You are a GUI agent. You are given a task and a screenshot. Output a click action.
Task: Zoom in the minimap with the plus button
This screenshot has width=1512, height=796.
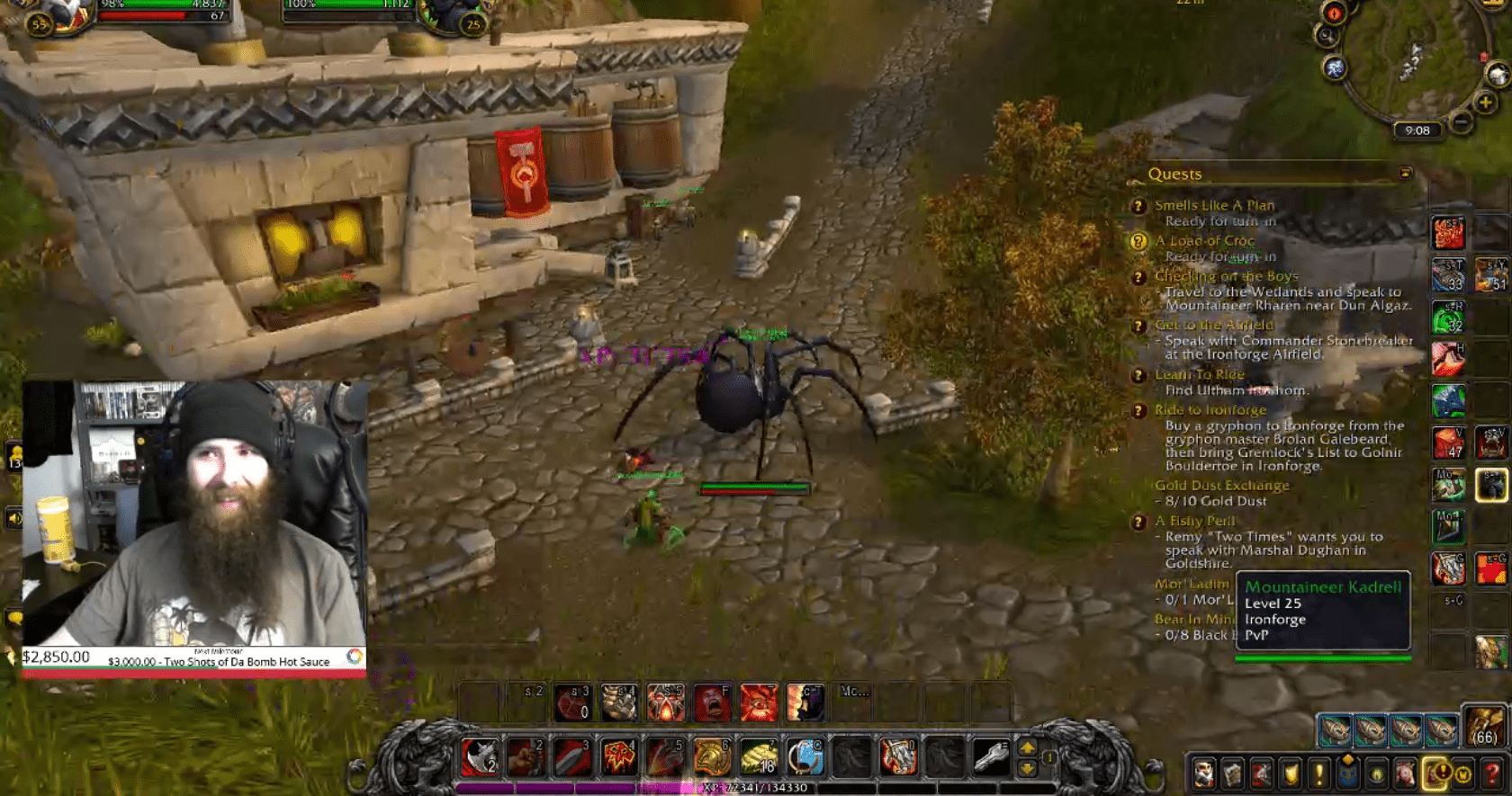pyautogui.click(x=1485, y=102)
